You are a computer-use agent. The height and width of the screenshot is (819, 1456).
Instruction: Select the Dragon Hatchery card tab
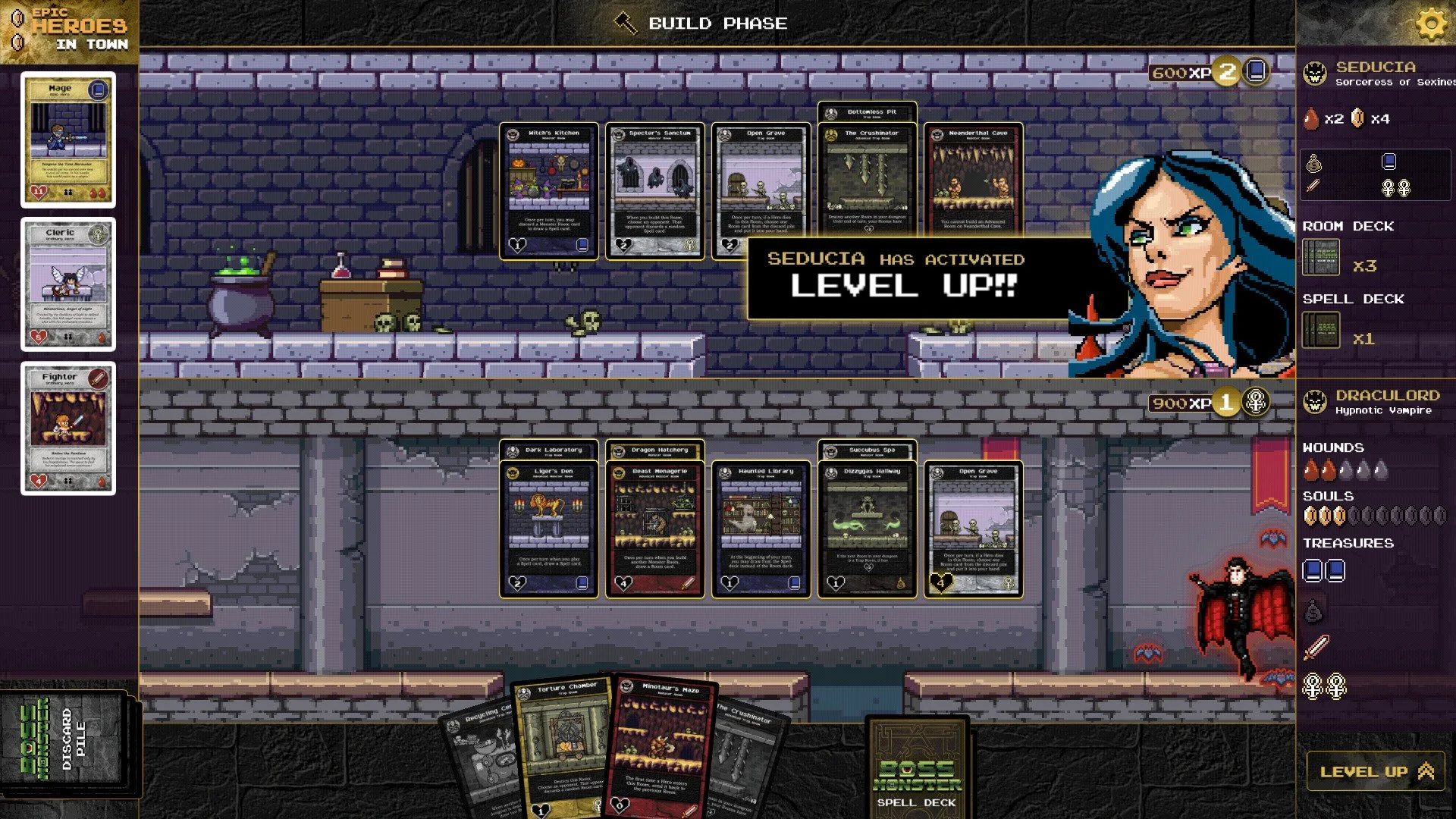point(654,450)
